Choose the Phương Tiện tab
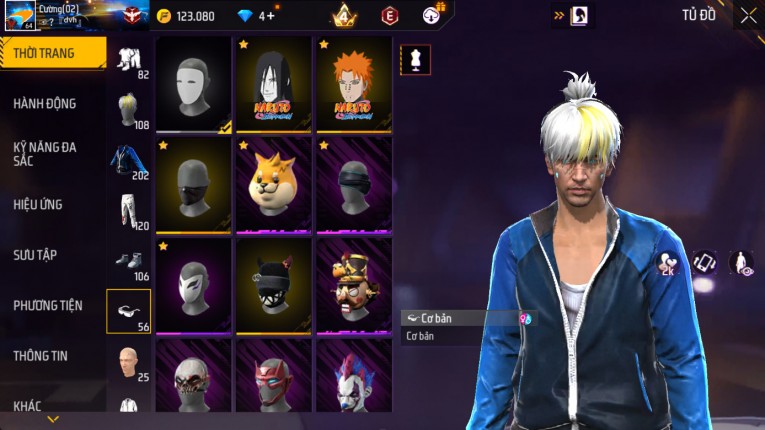This screenshot has width=765, height=430. [x=48, y=305]
